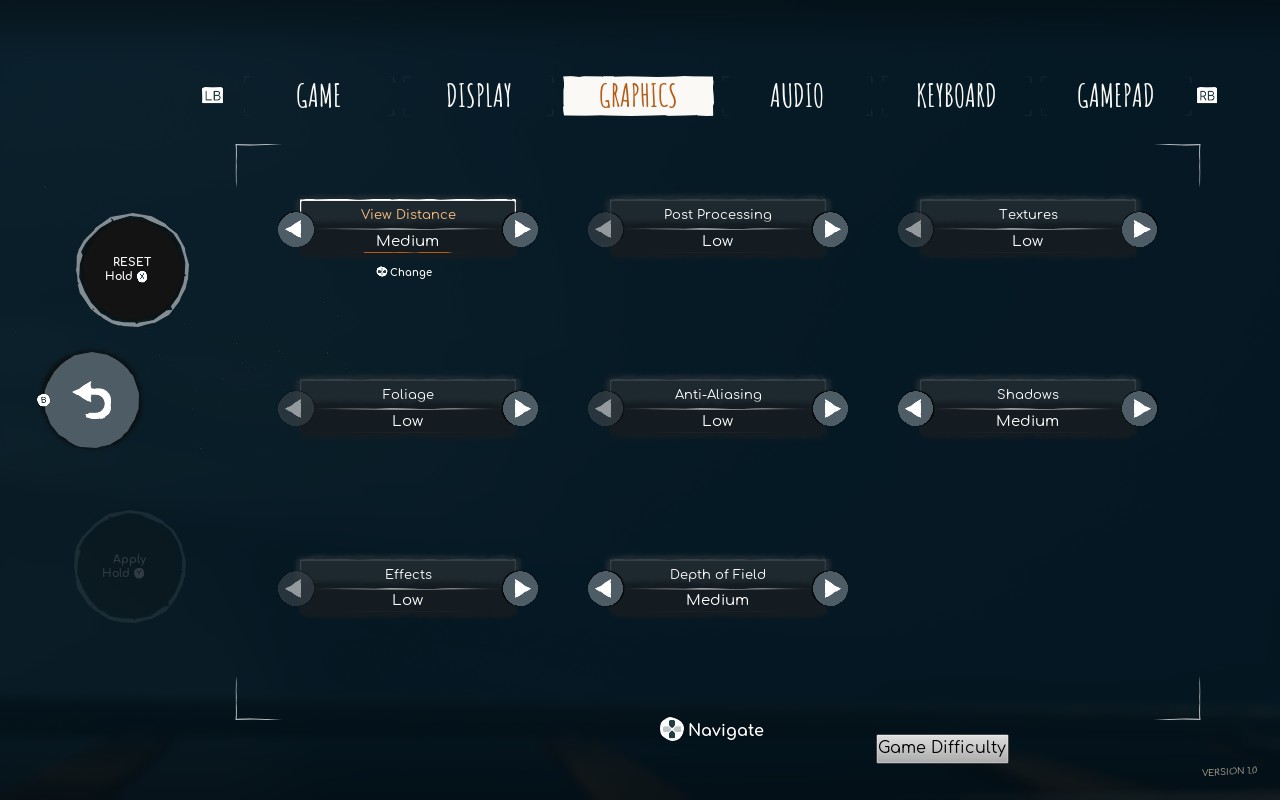Open the GAMEPAD settings tab
Viewport: 1280px width, 800px height.
click(x=1115, y=95)
